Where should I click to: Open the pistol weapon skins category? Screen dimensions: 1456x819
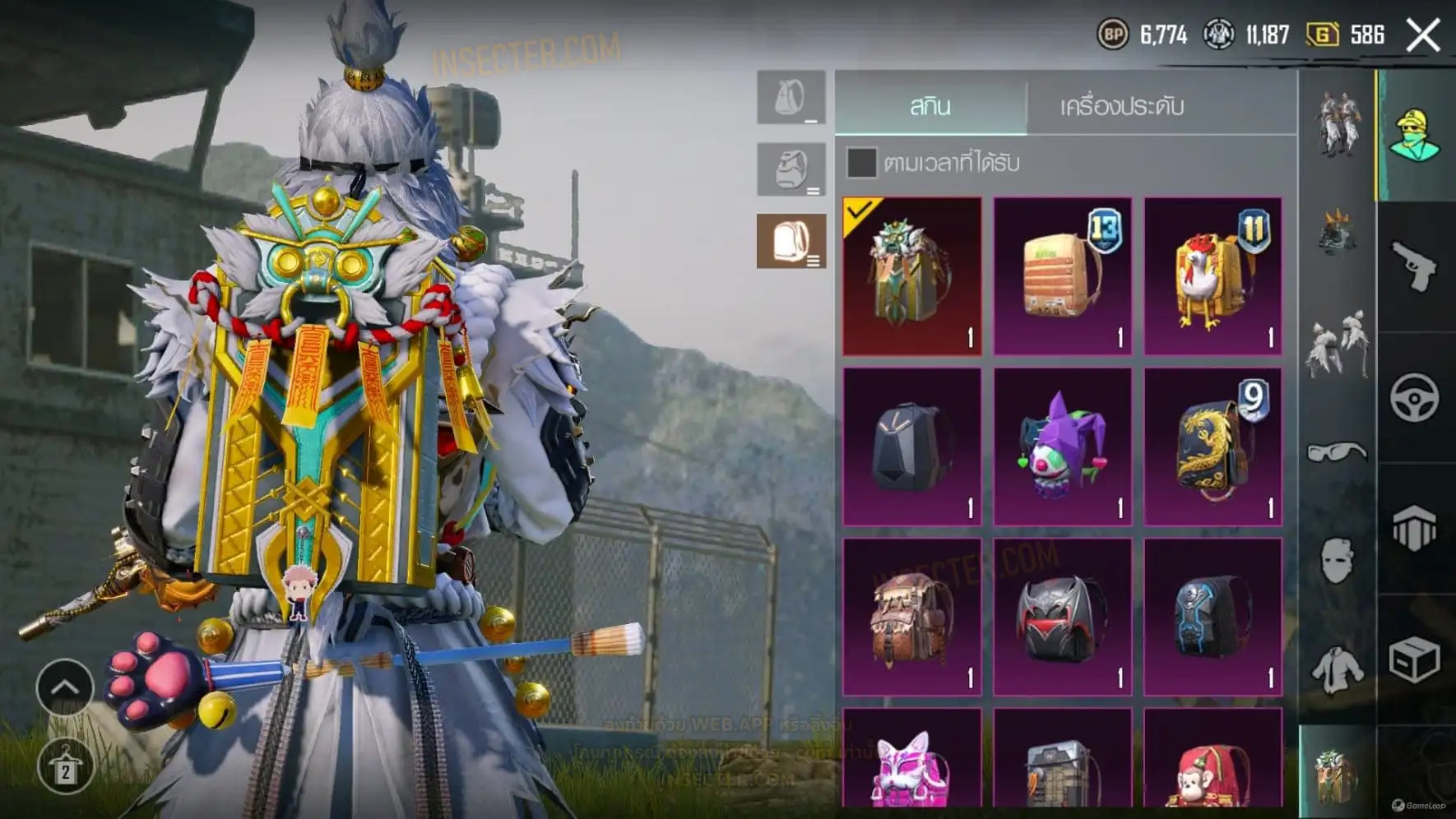[1415, 266]
